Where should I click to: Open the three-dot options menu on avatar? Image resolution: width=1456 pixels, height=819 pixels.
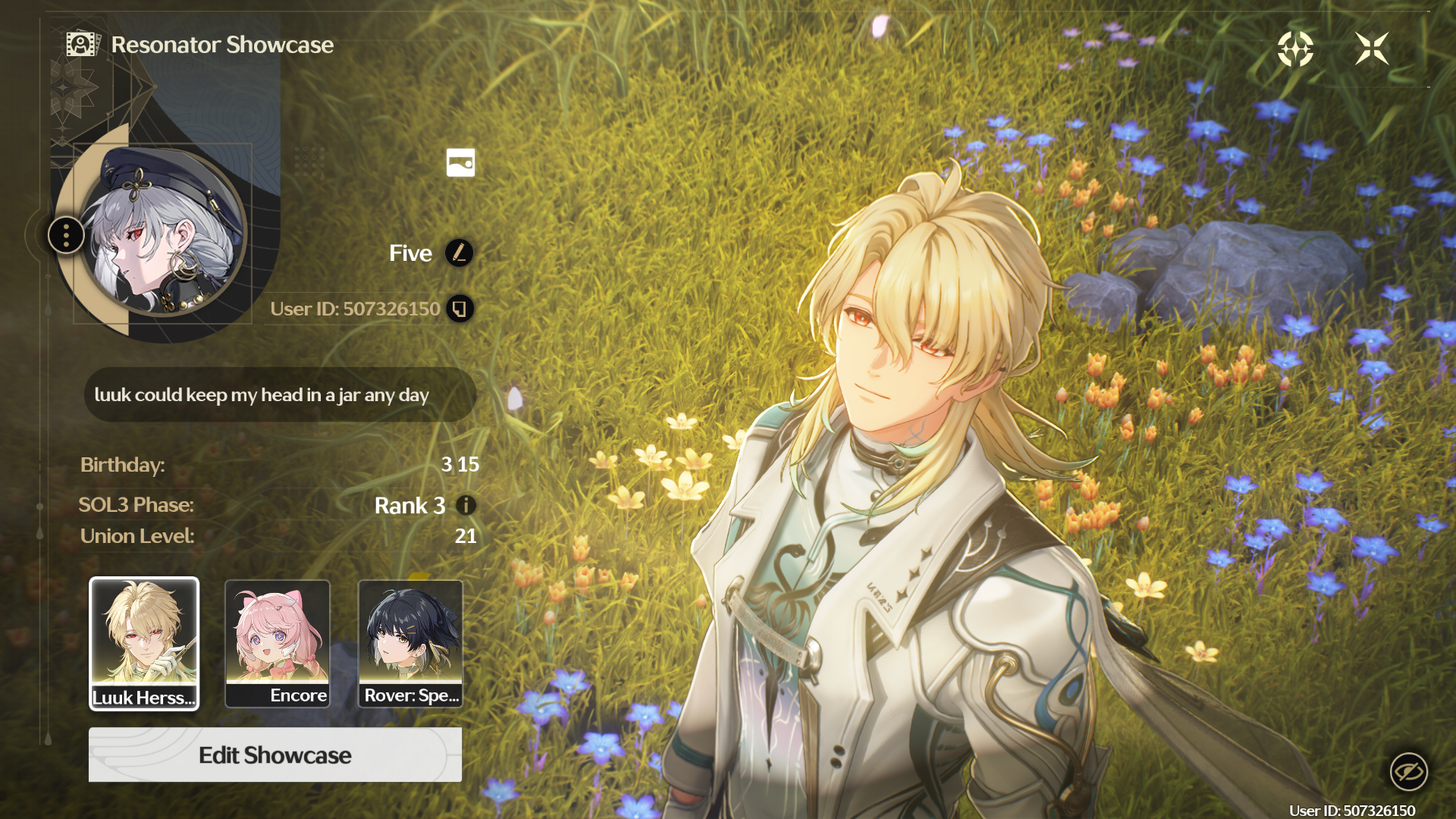tap(67, 235)
